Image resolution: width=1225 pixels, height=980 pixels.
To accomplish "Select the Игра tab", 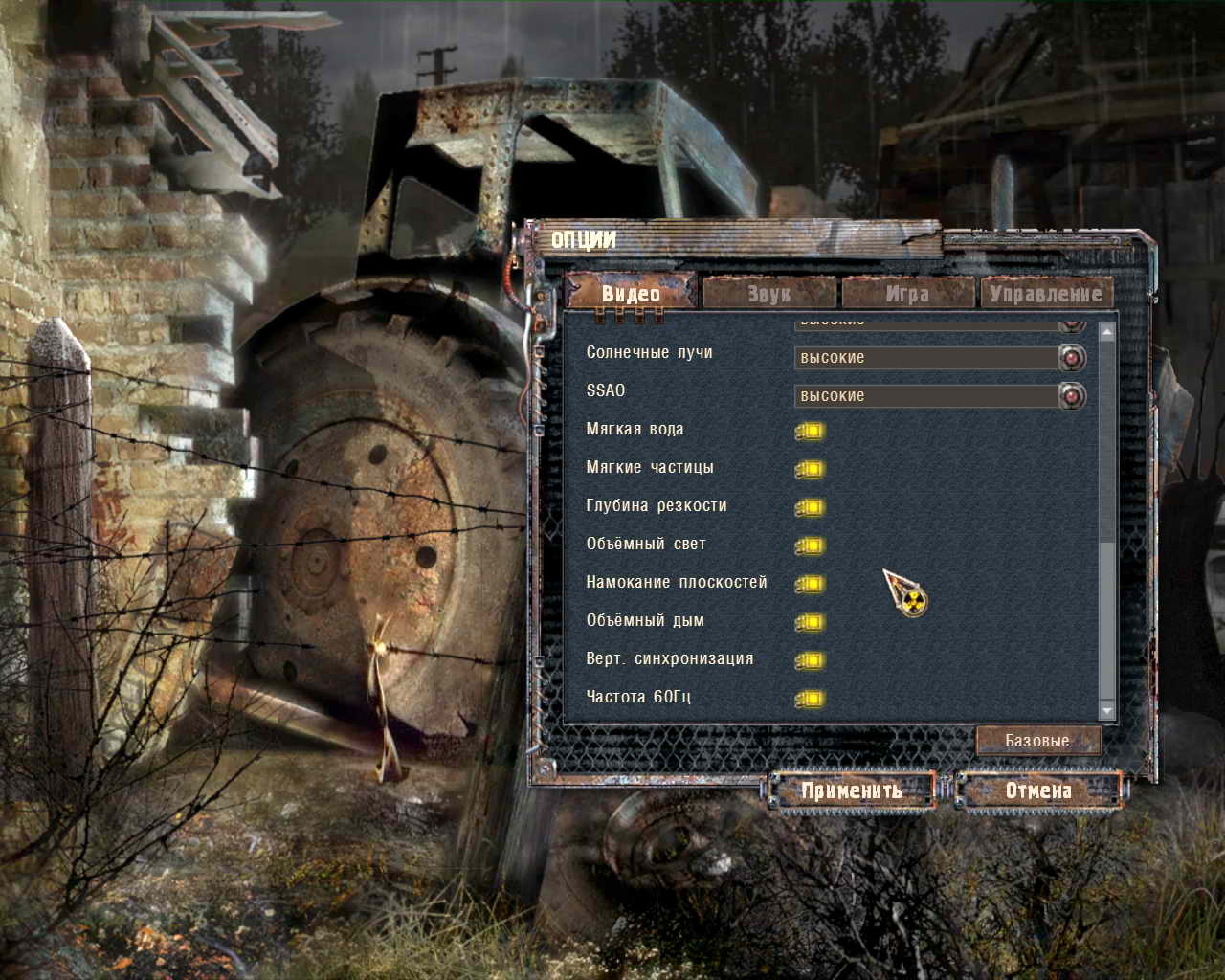I will (x=907, y=293).
